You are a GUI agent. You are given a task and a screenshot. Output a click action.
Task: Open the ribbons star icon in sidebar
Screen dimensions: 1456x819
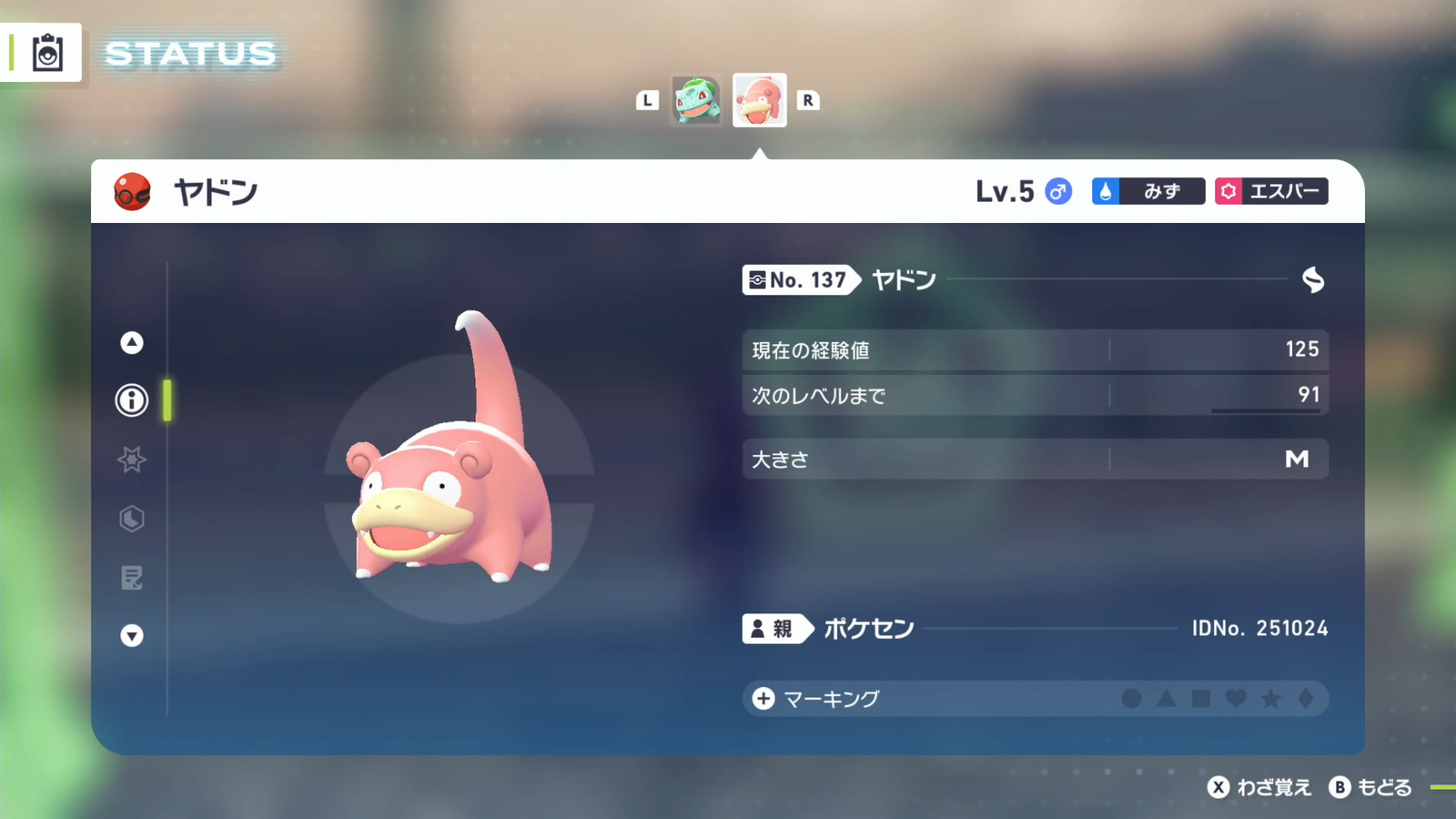coord(131,460)
